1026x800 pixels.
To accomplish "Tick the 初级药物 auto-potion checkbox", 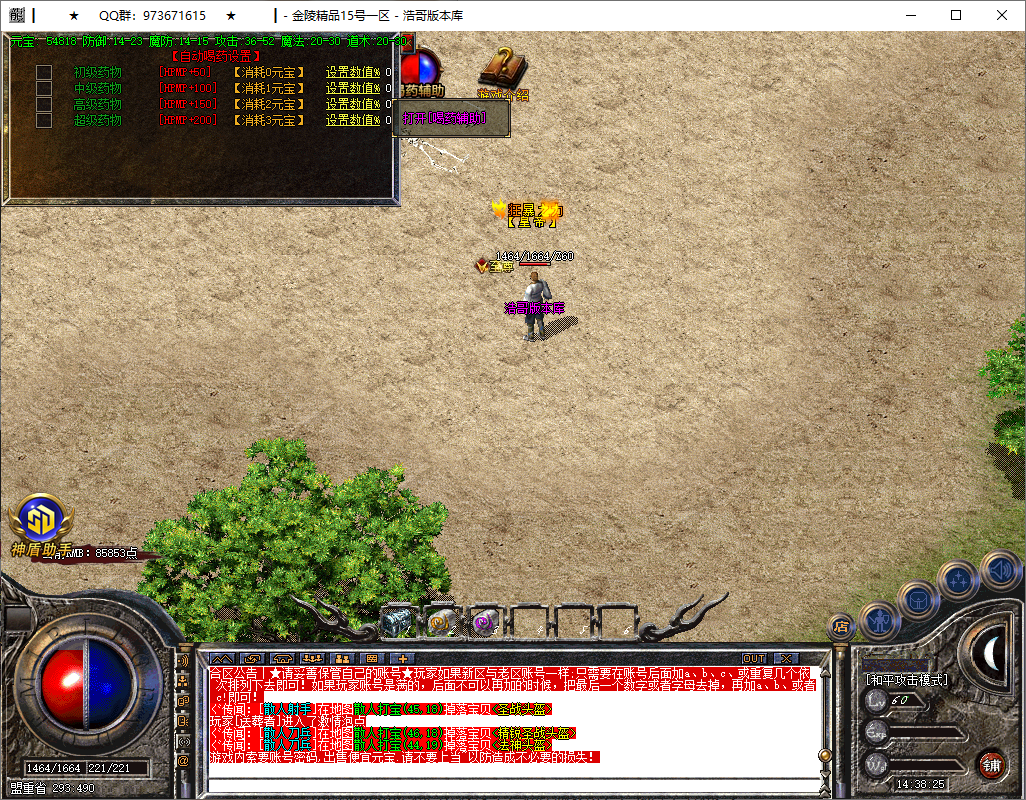I will click(x=44, y=72).
